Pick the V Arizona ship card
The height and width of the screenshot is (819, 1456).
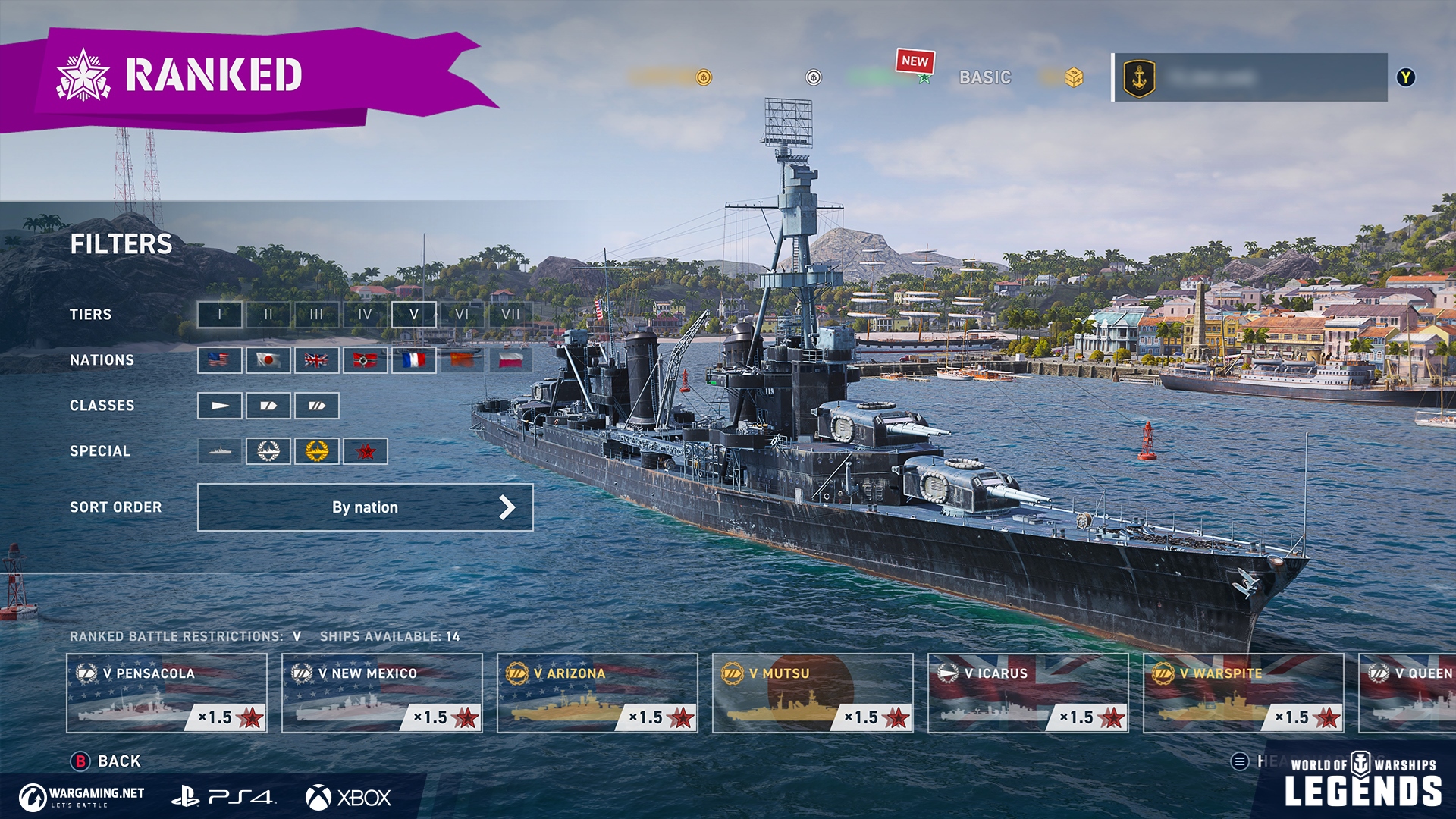pos(598,693)
